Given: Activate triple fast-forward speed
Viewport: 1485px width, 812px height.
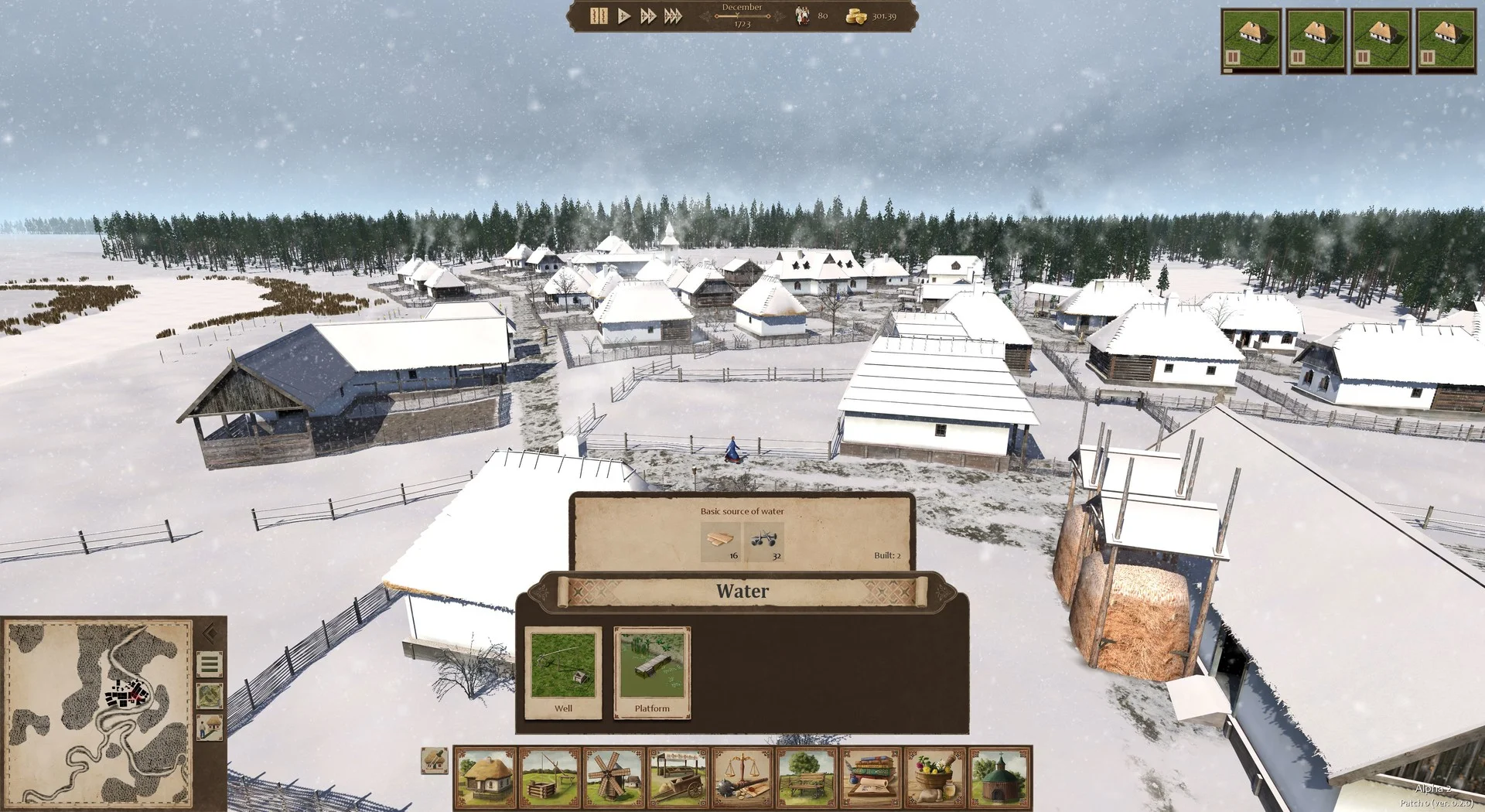Looking at the screenshot, I should click(x=674, y=16).
